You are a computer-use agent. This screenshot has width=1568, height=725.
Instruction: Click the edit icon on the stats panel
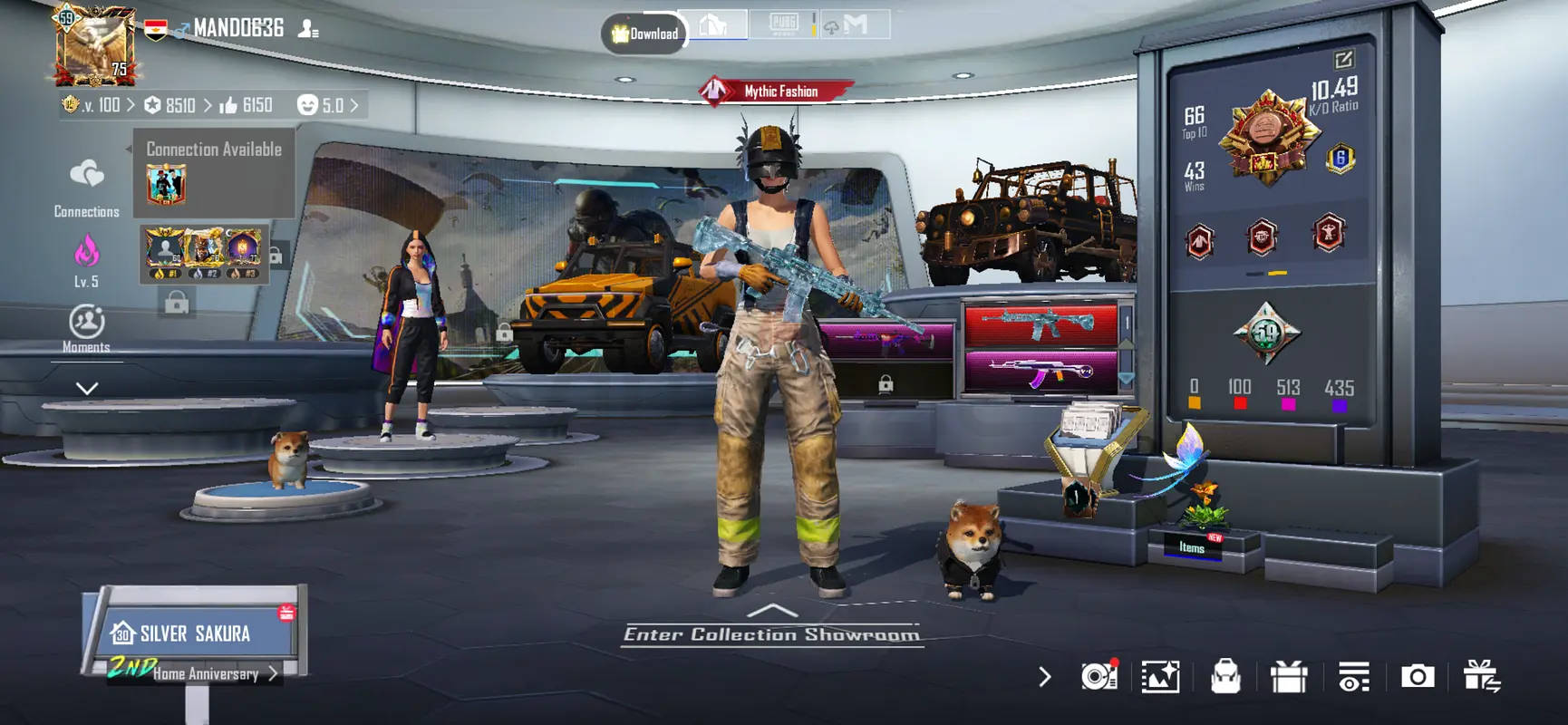[1343, 60]
